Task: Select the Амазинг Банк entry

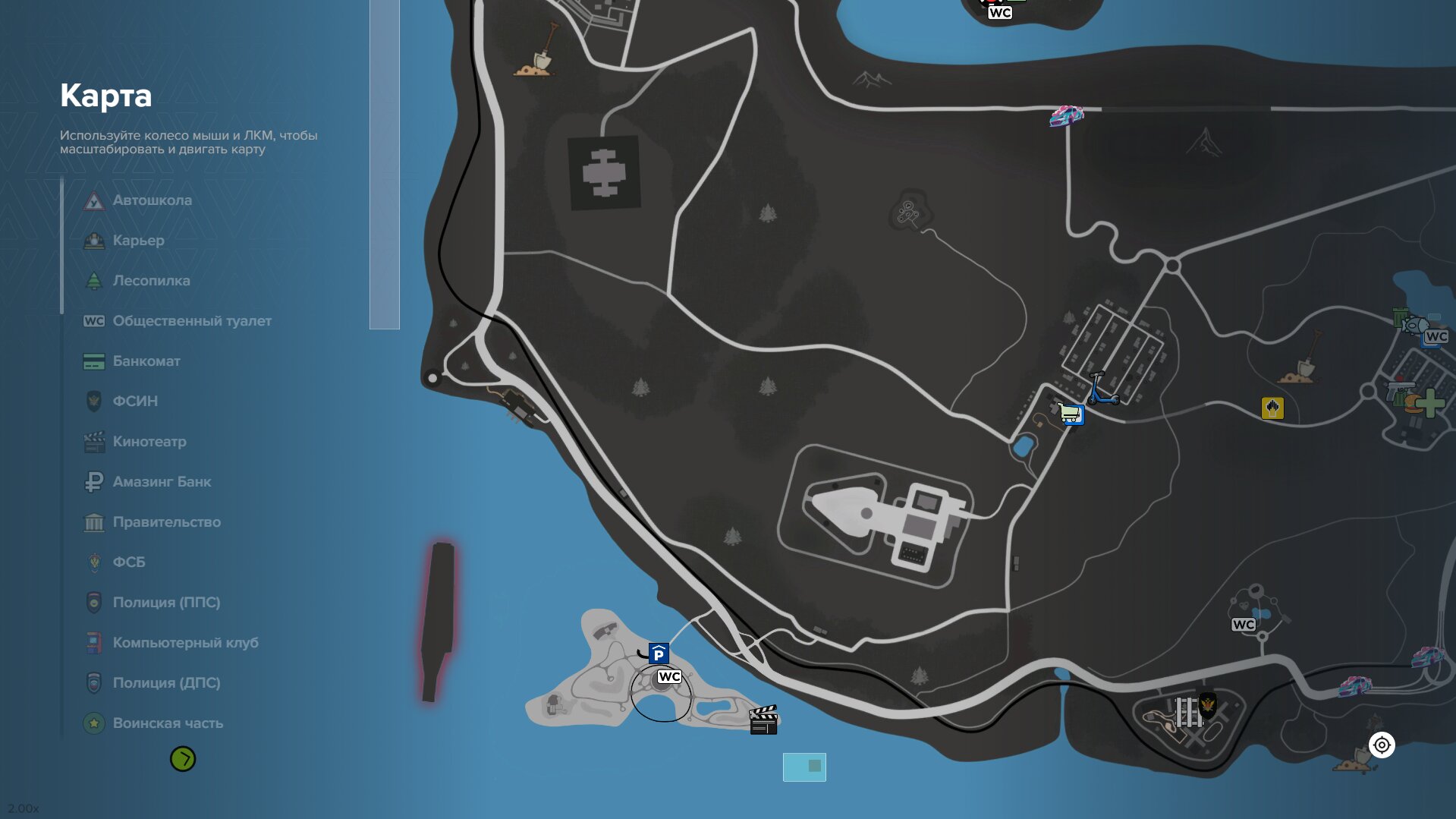Action: coord(162,482)
